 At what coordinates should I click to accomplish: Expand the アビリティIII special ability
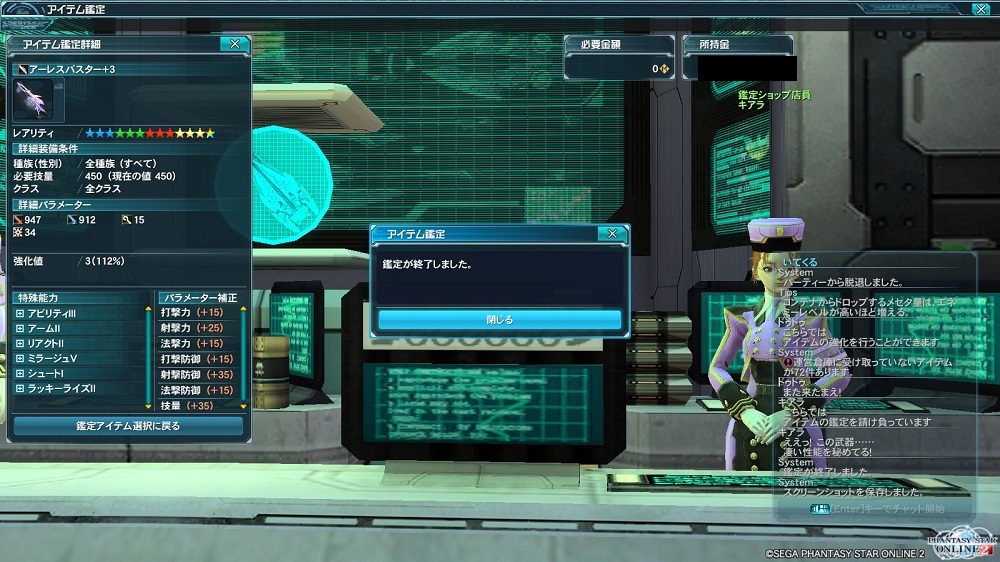(x=20, y=313)
